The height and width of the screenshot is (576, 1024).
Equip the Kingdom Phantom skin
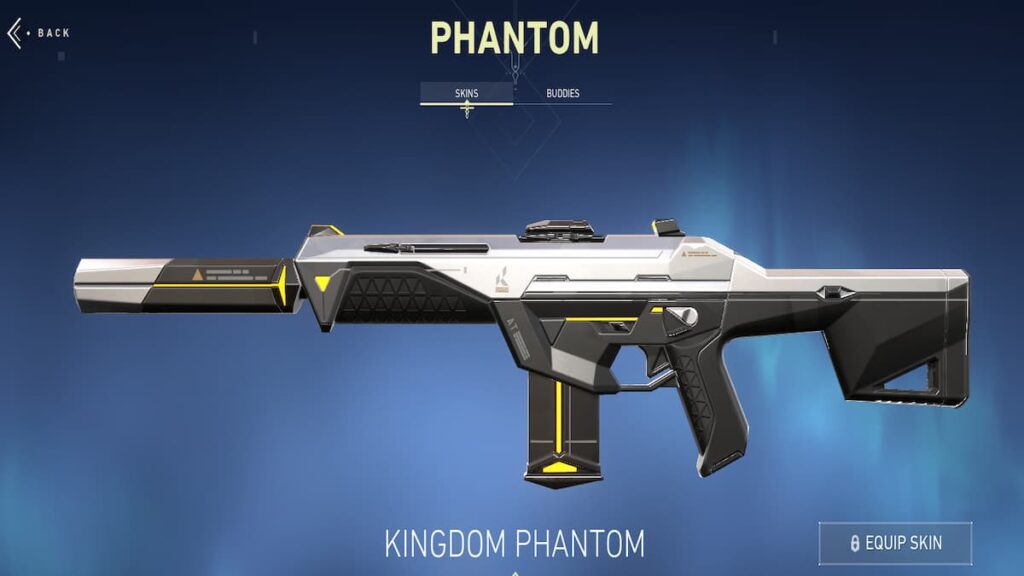tap(895, 543)
